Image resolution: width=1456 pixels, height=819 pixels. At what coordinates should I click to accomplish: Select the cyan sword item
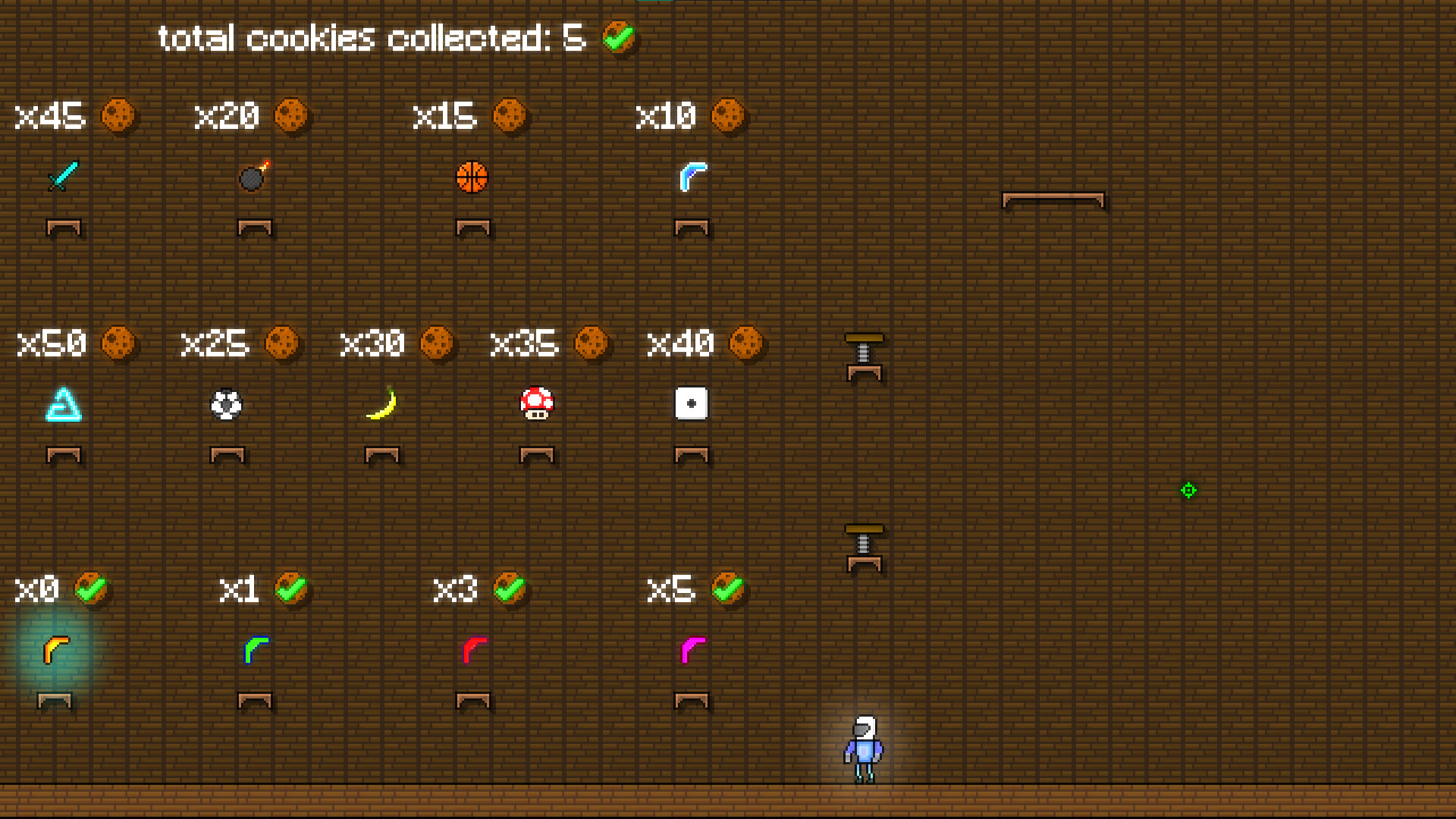coord(62,177)
